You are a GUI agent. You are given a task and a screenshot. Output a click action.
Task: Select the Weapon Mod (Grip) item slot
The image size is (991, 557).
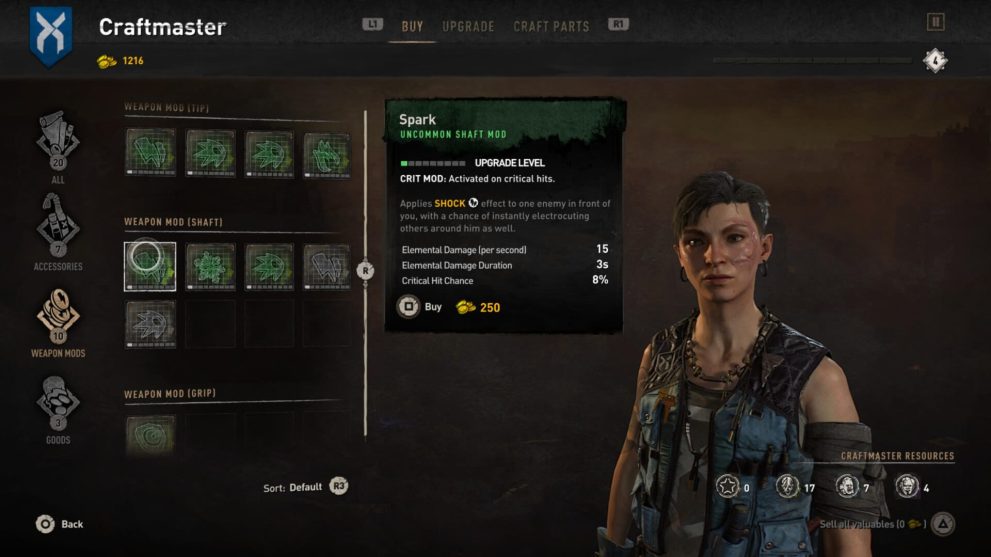coord(150,437)
